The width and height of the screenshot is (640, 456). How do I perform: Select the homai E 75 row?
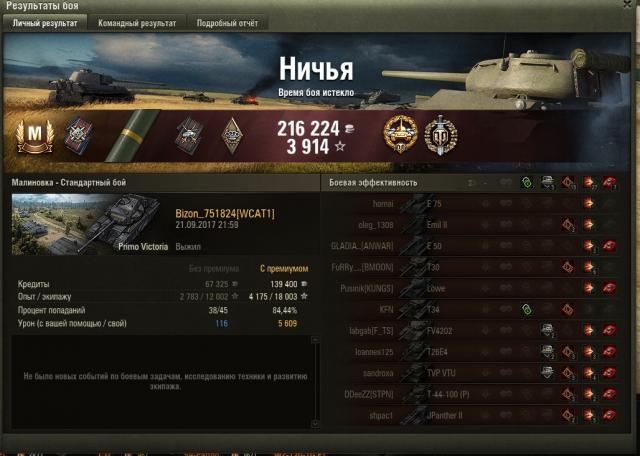point(470,203)
